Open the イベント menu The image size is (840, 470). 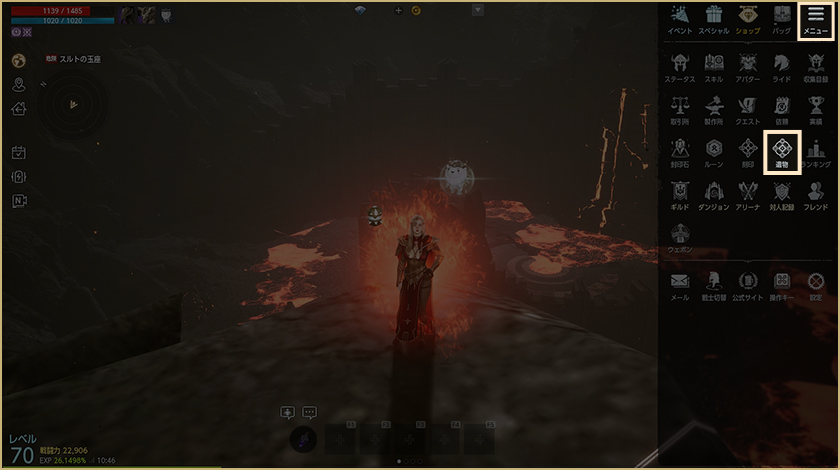pos(680,19)
